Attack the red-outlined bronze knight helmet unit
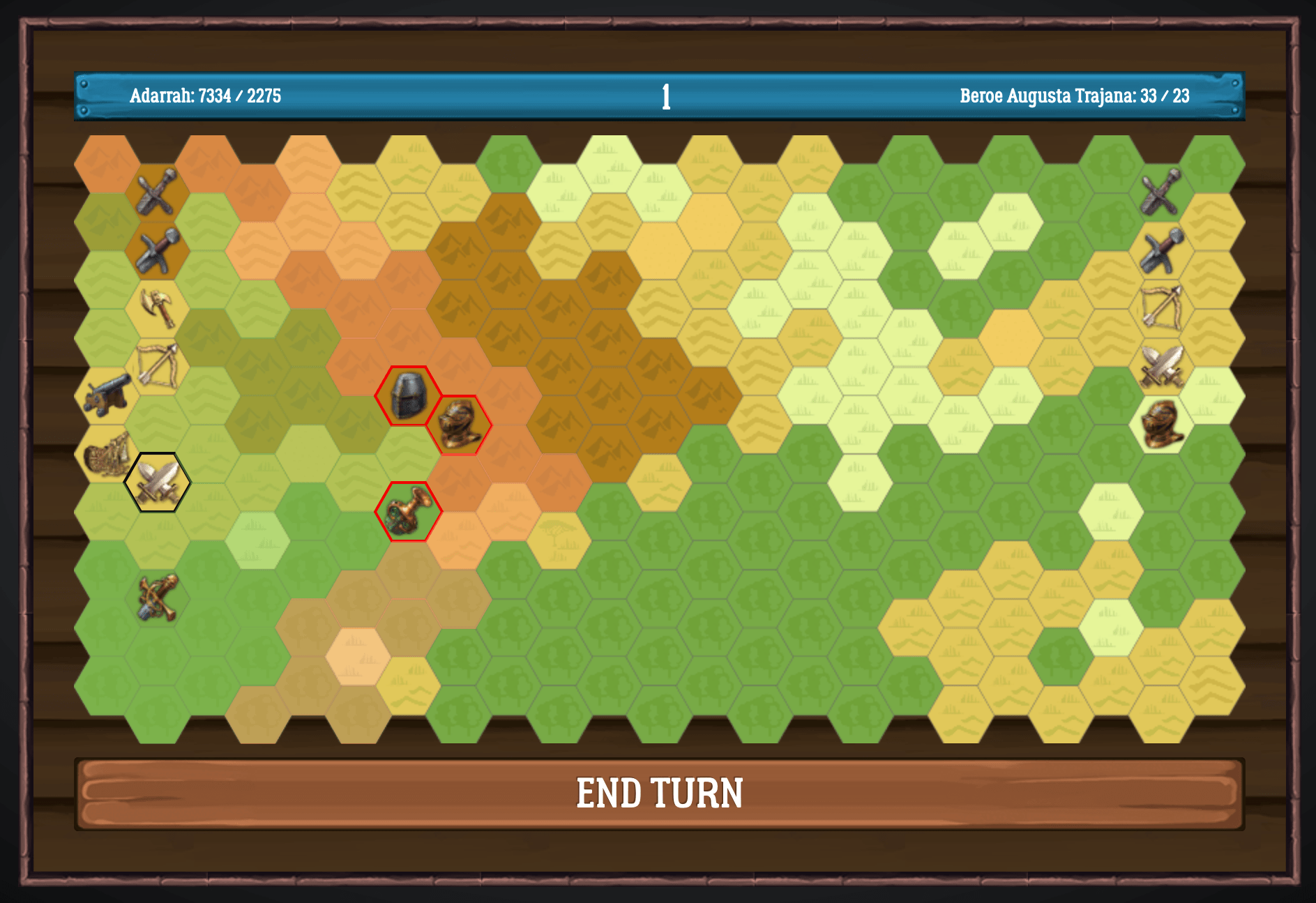Screen dimensions: 1316x903 [459, 425]
